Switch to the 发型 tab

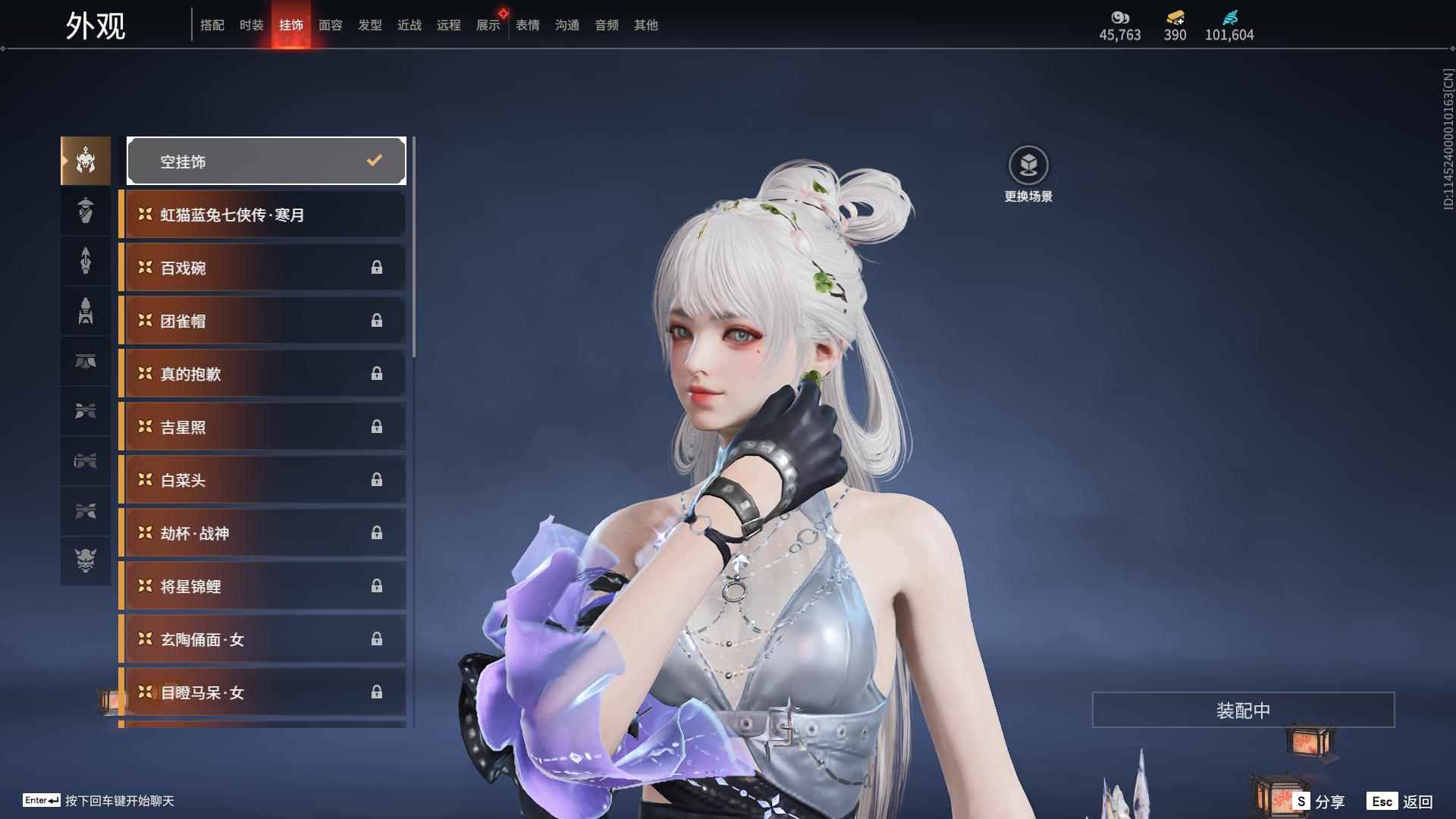coord(370,25)
